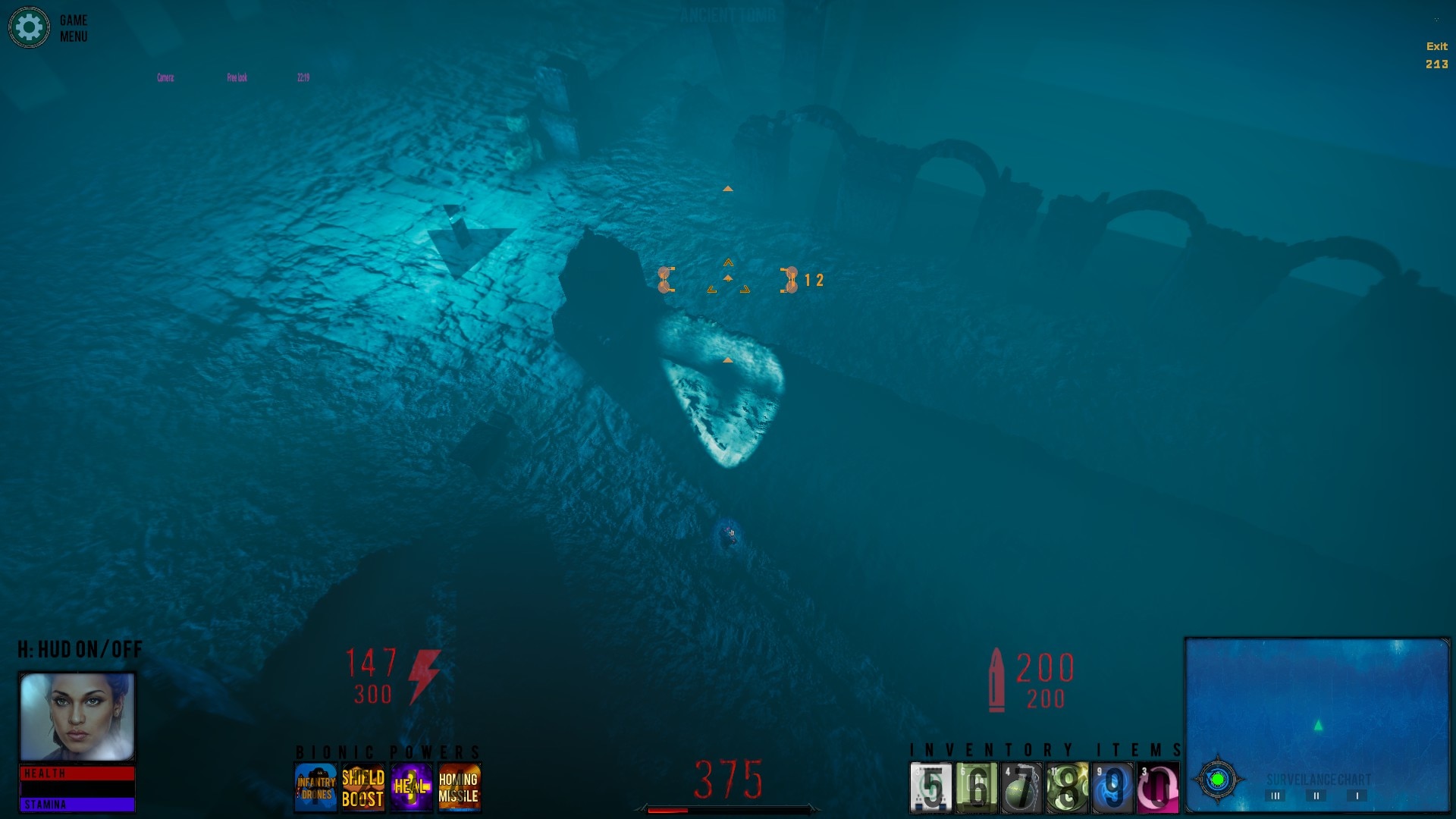Viewport: 1456px width, 819px height.
Task: Click the compass icon on the chart
Action: (x=1218, y=780)
